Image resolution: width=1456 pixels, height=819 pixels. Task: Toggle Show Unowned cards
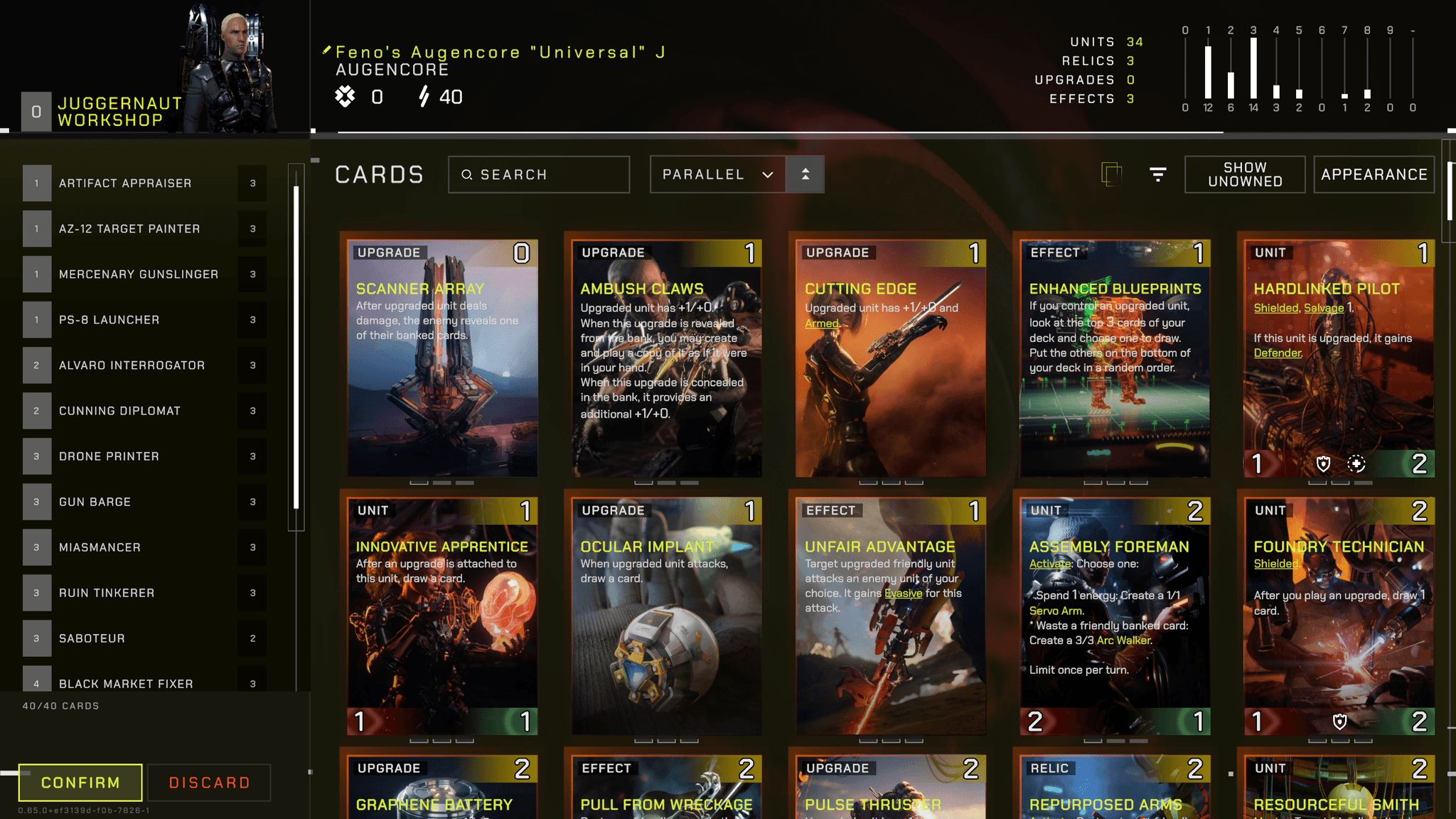[1244, 174]
